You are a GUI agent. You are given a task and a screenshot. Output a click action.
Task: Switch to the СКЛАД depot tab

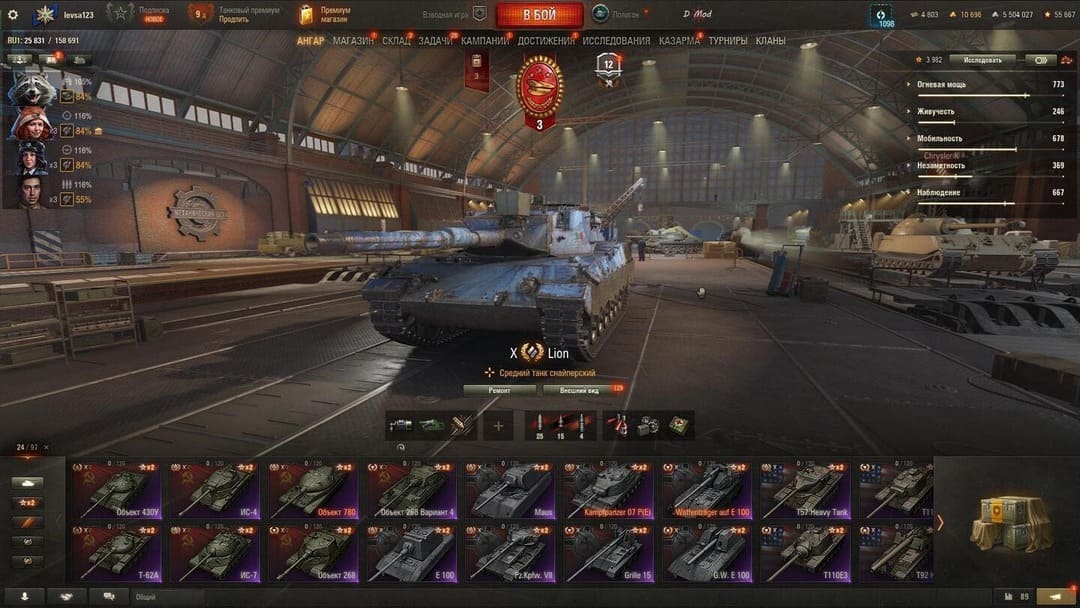click(396, 41)
